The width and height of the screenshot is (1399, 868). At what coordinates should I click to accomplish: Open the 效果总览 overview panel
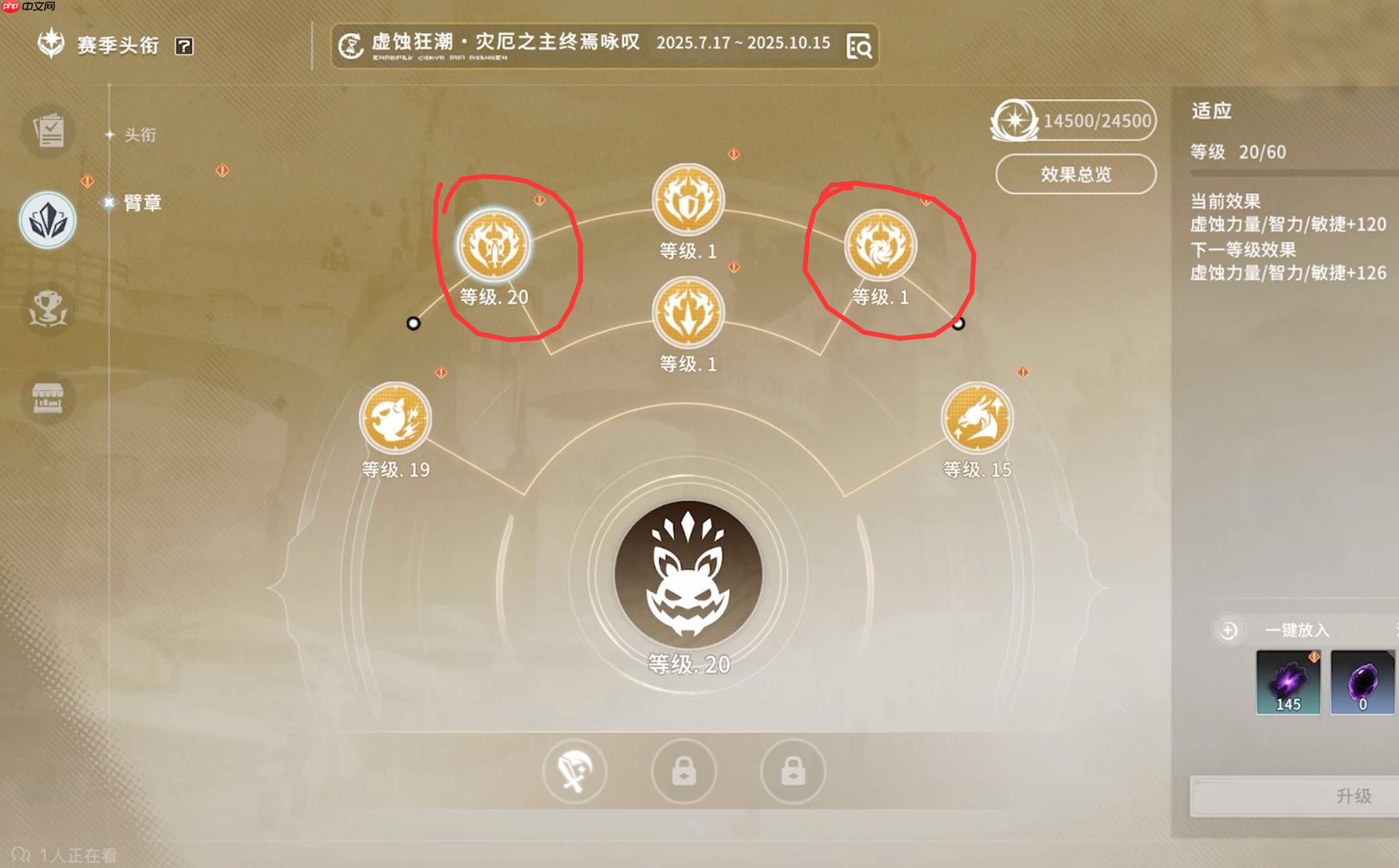1075,173
